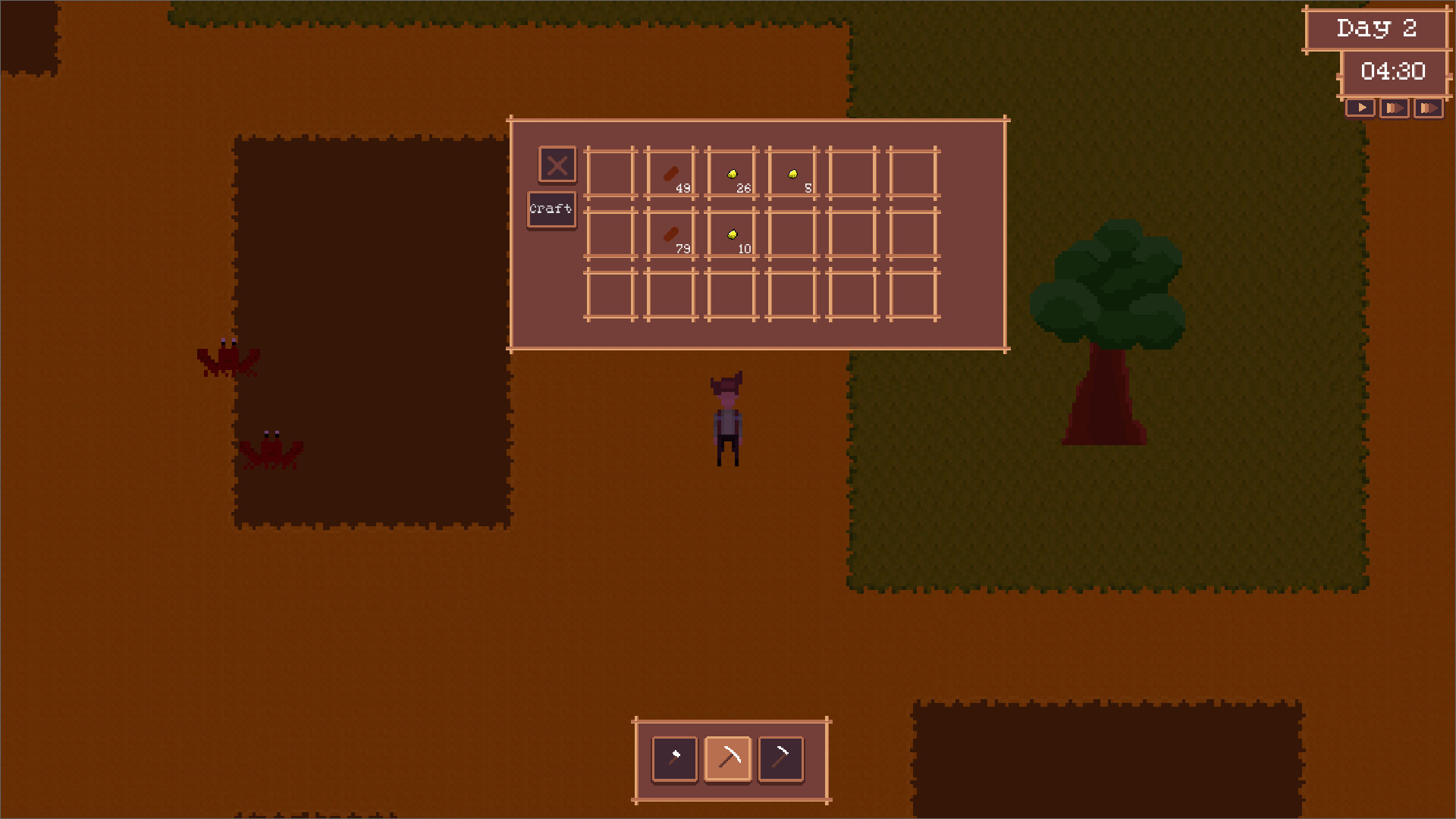Close the inventory panel
The width and height of the screenshot is (1456, 819).
coord(557,165)
